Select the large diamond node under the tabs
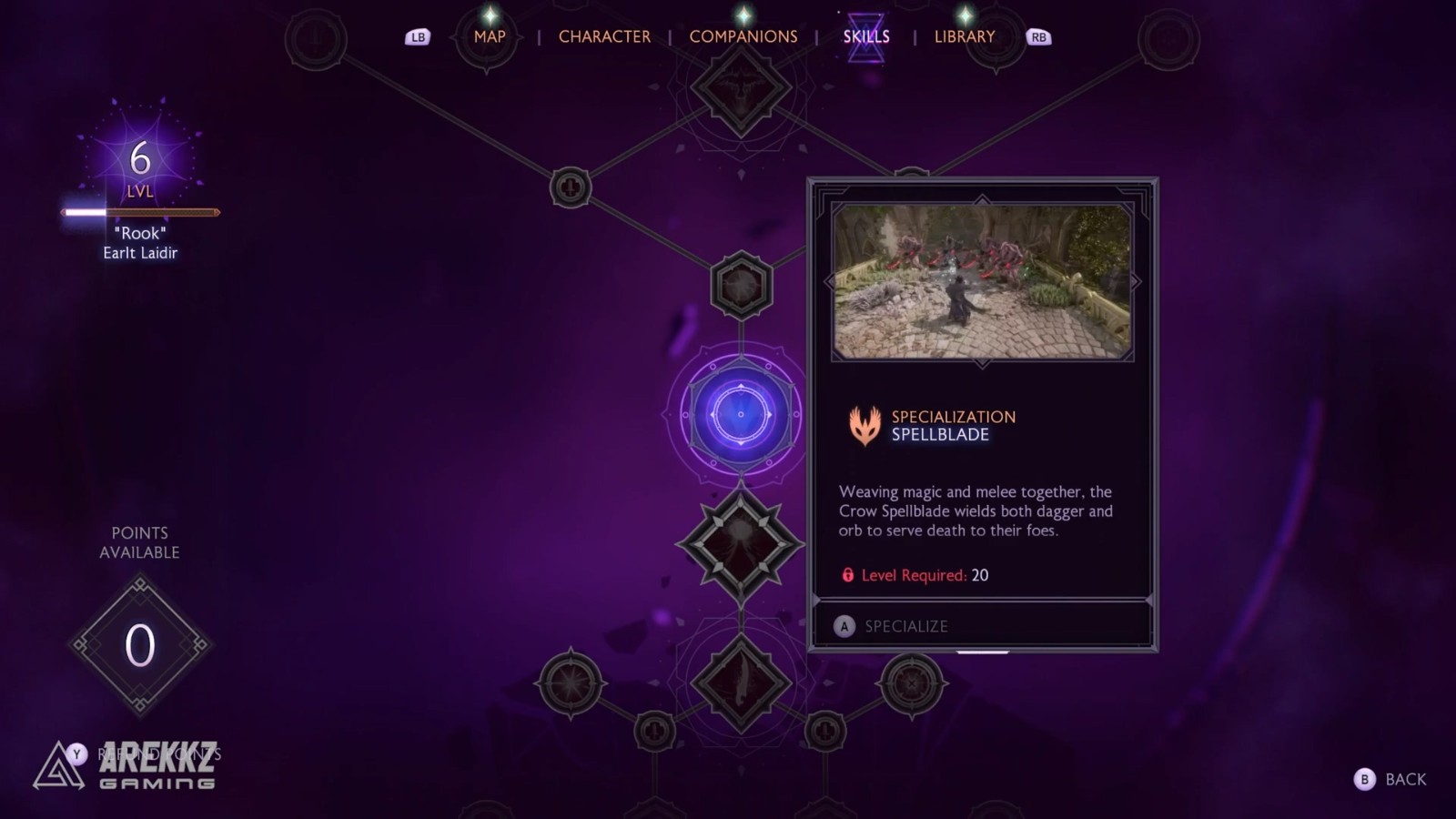The image size is (1456, 819). [x=741, y=88]
